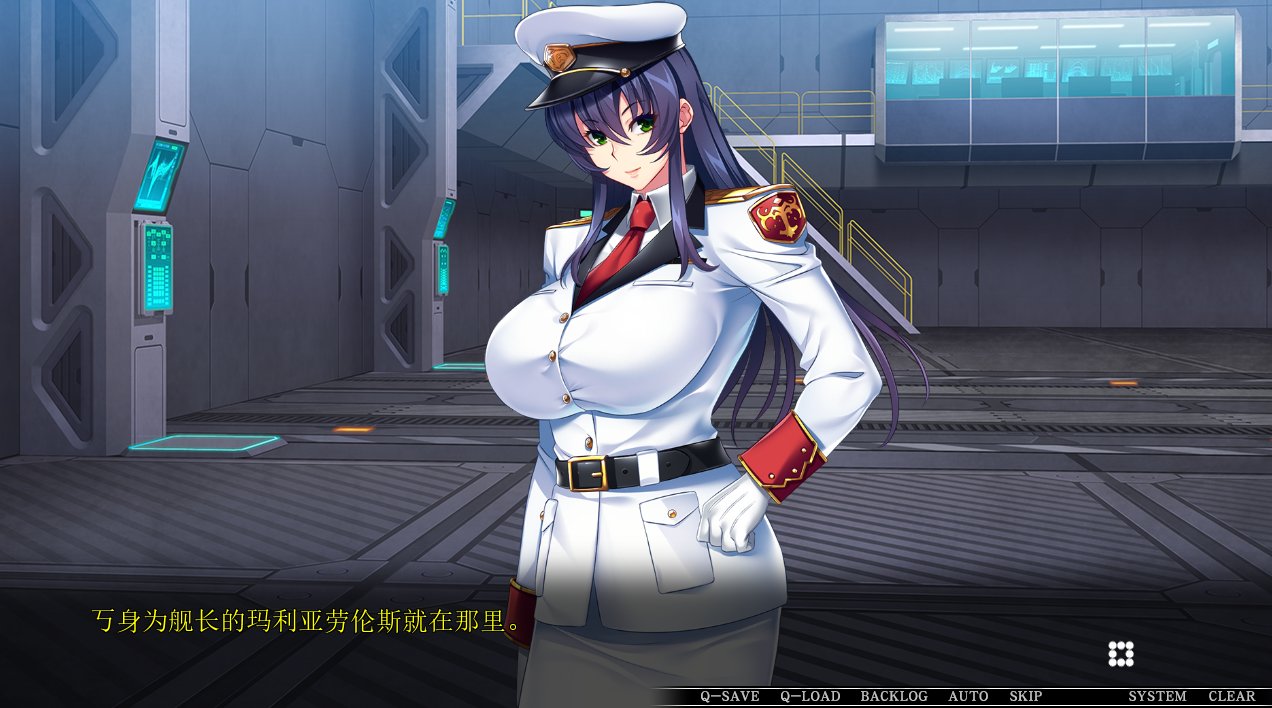Load quick save via Q-LOAD
The width and height of the screenshot is (1272, 708).
point(810,696)
